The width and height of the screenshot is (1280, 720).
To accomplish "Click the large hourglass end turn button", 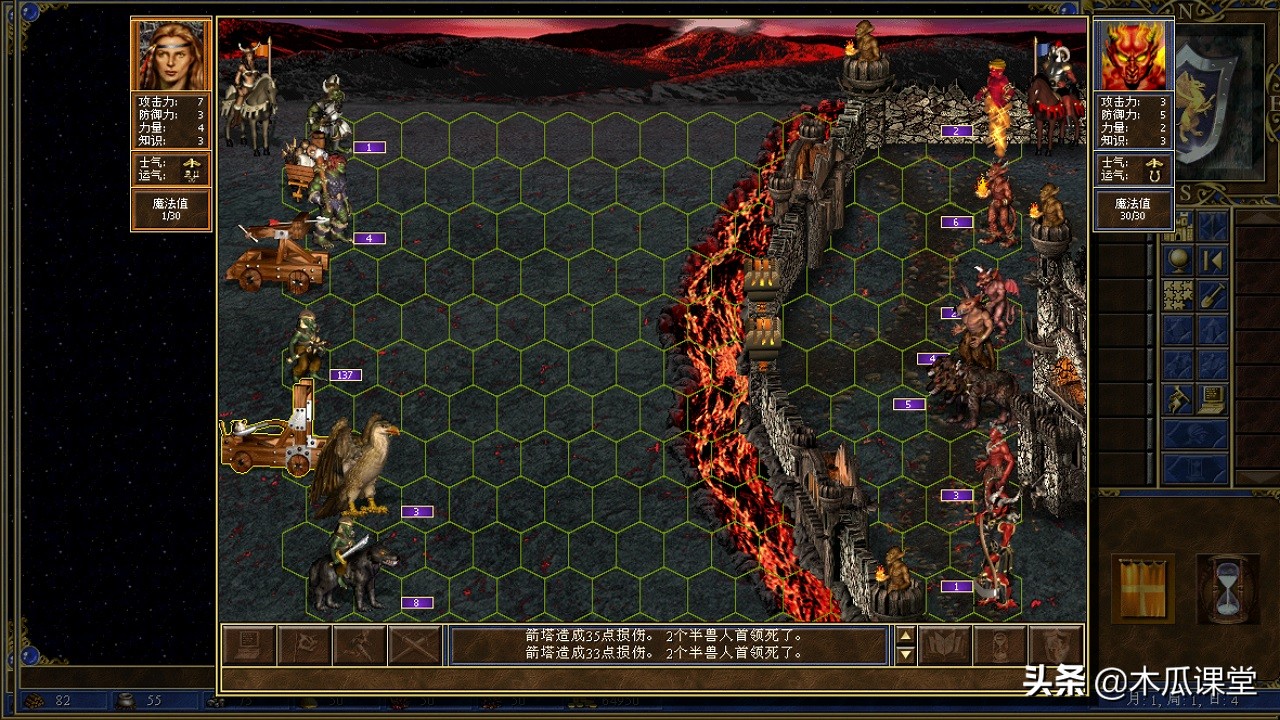I will (x=1227, y=588).
